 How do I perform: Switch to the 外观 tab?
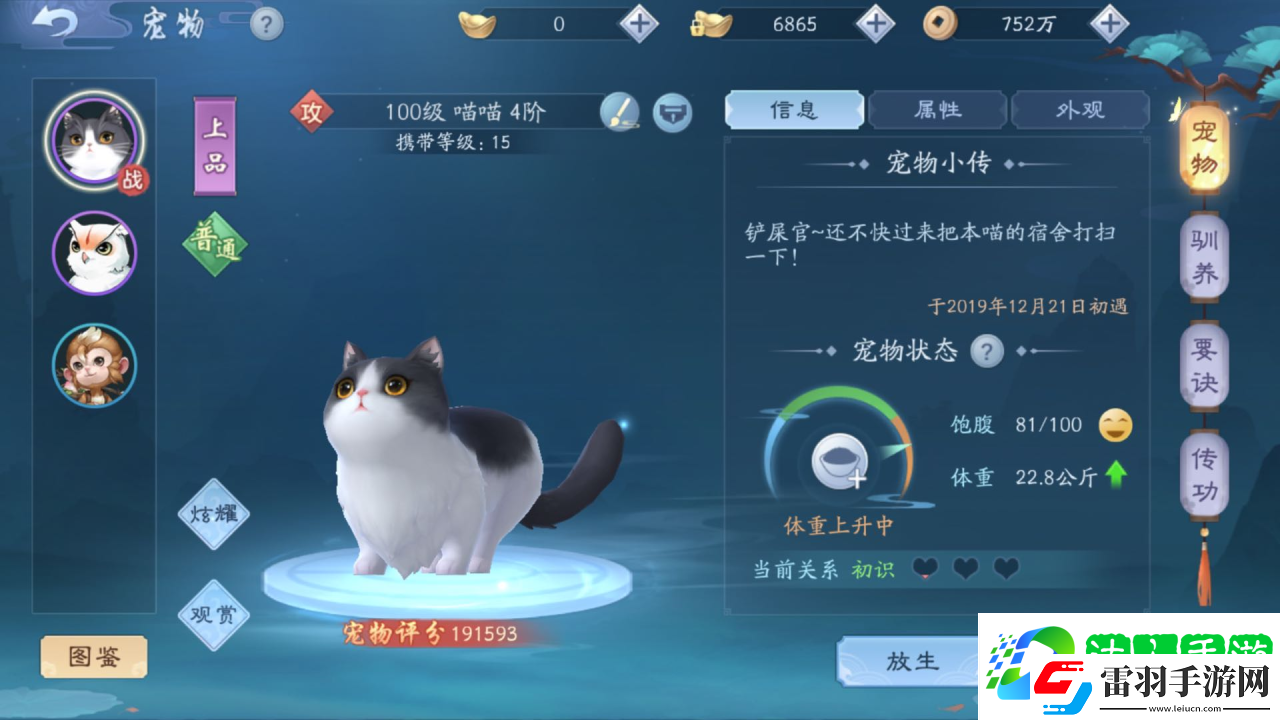tap(1080, 111)
